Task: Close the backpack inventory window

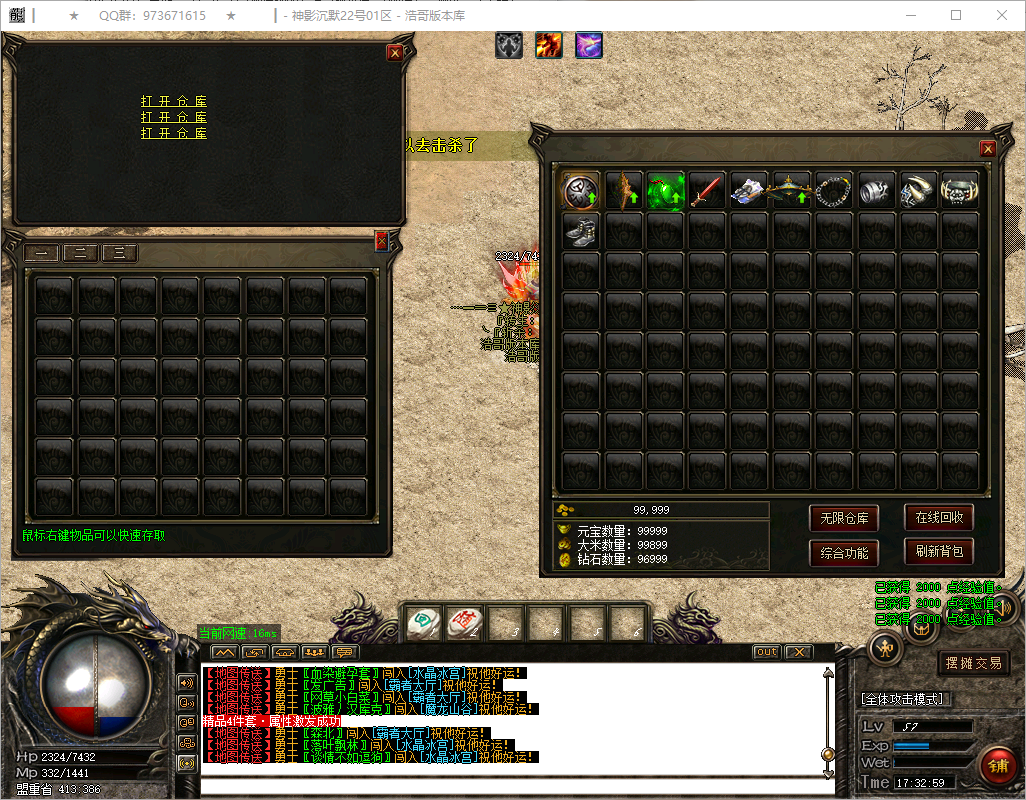Action: [988, 149]
